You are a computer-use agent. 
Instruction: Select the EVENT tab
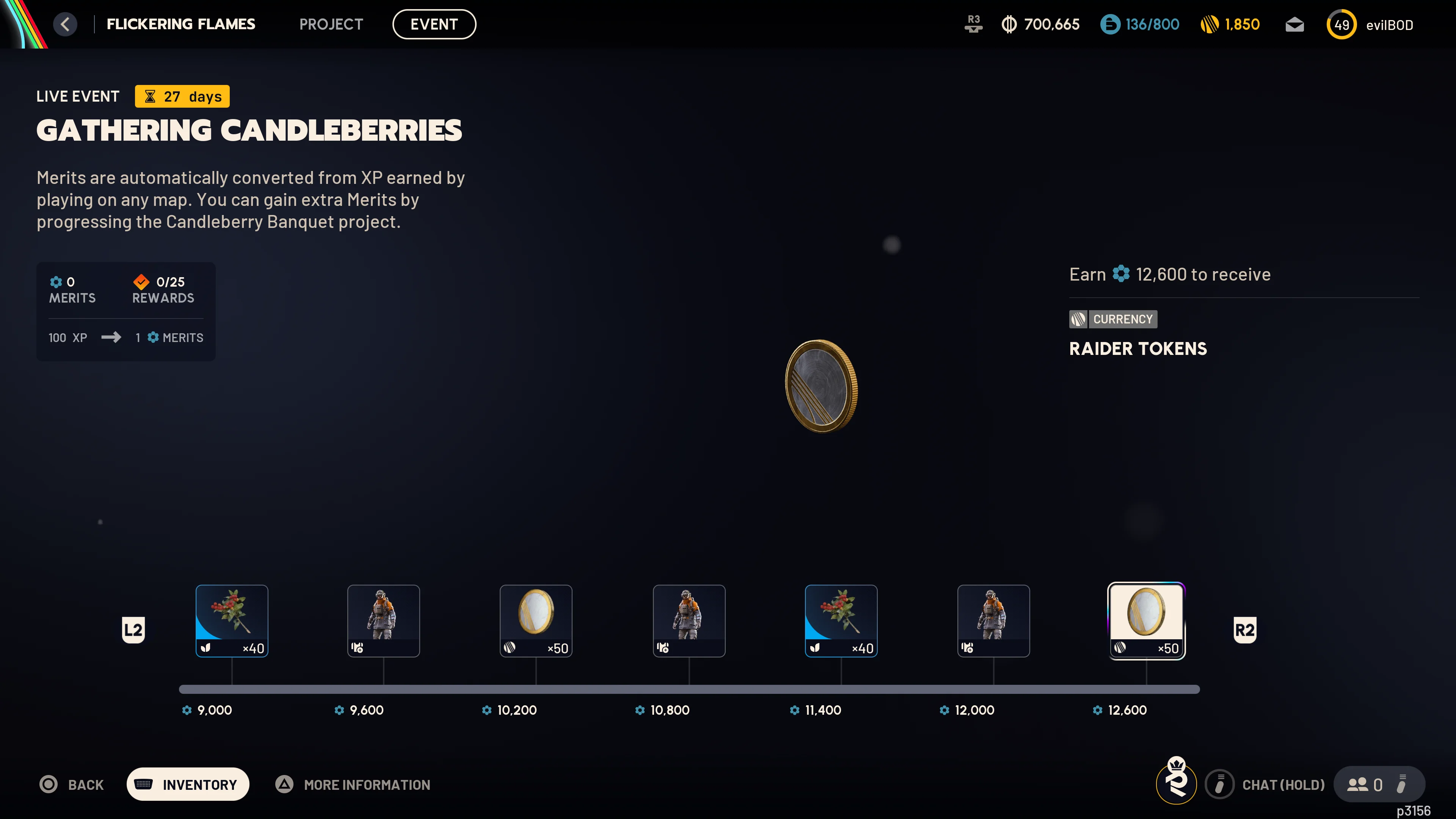tap(434, 24)
